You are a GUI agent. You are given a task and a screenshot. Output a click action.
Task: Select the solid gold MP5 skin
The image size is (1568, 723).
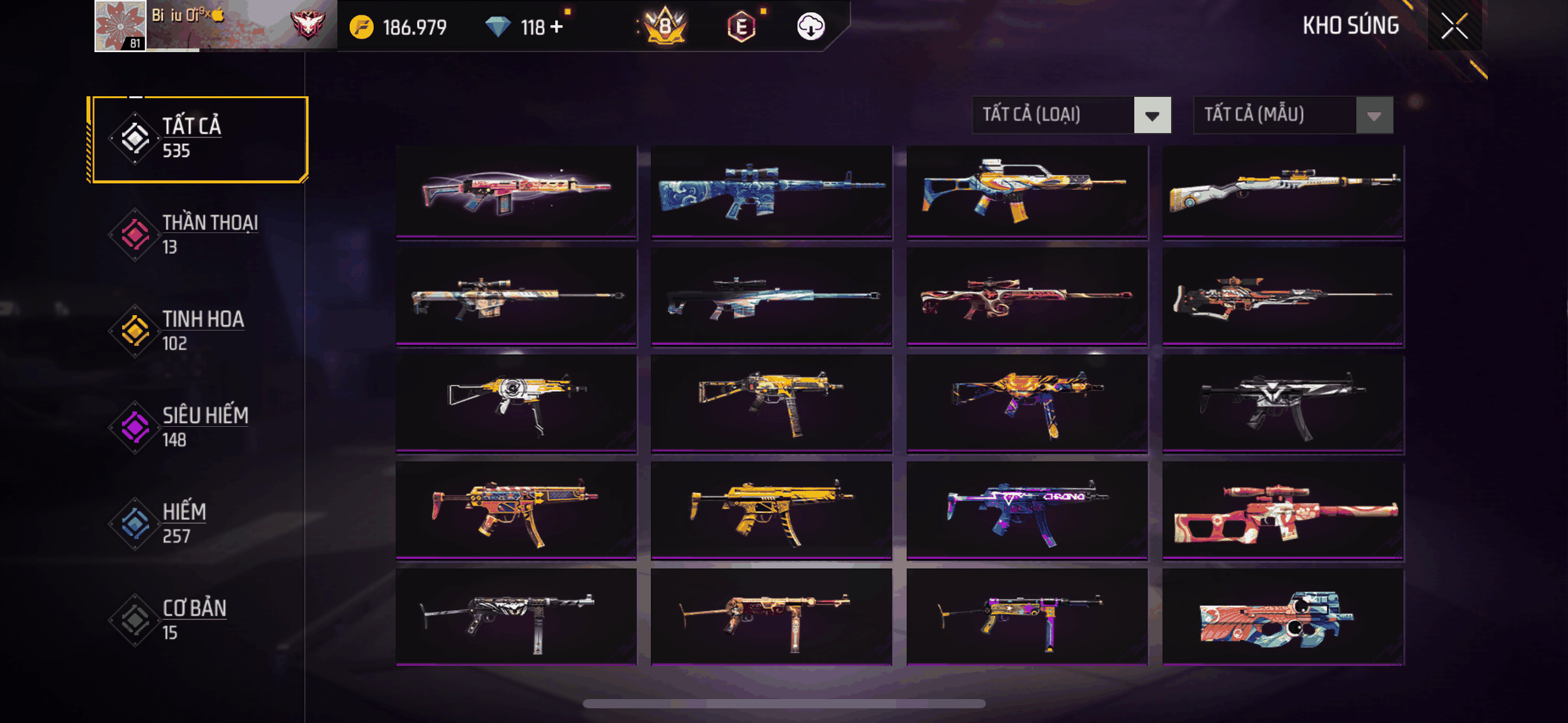(771, 510)
